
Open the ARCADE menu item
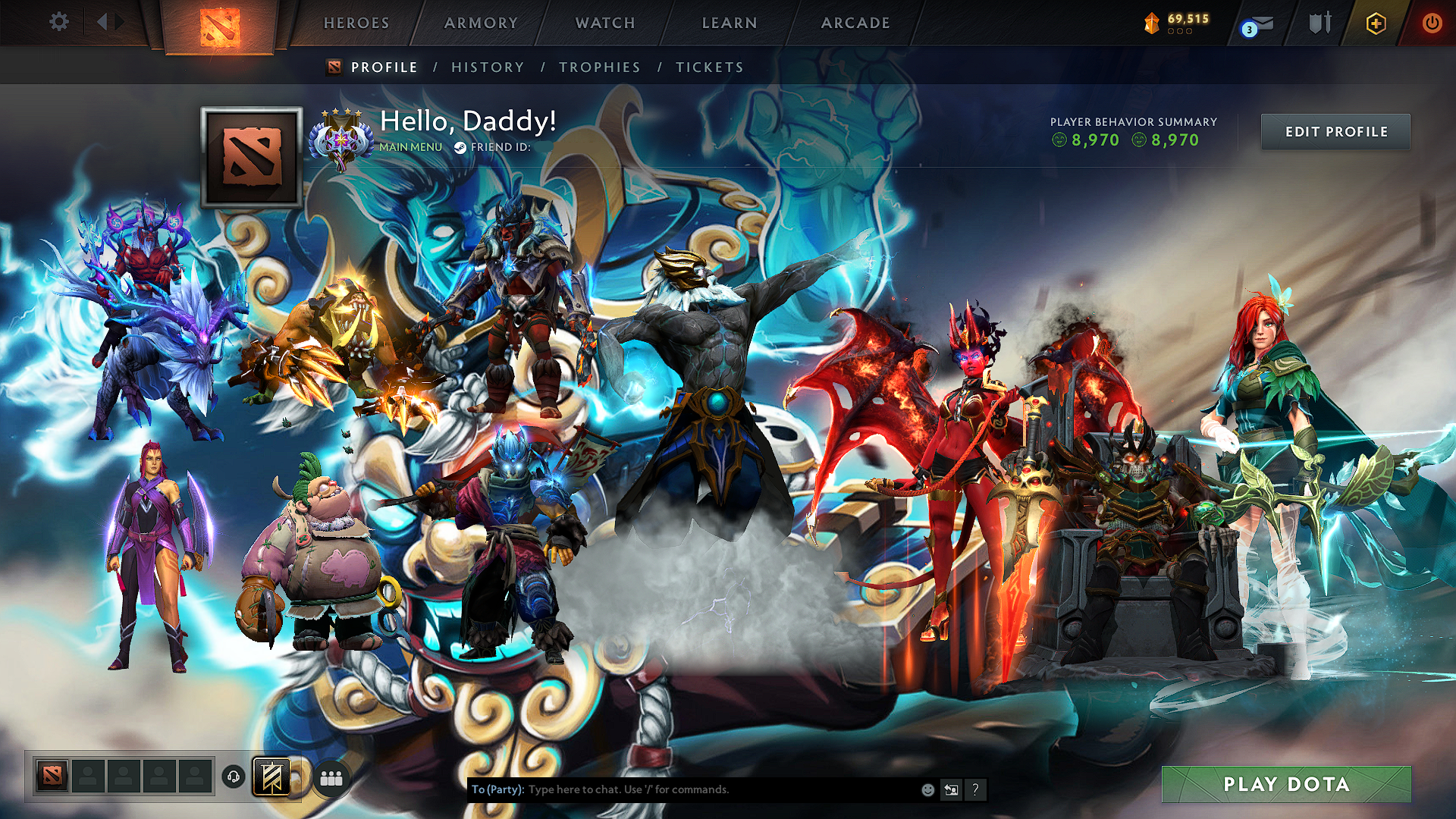[x=855, y=23]
